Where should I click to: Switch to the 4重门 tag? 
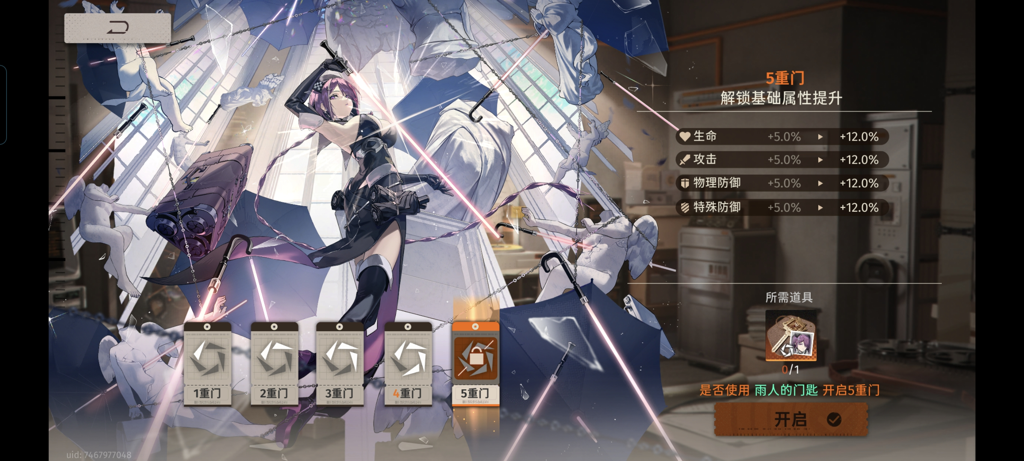[x=408, y=362]
